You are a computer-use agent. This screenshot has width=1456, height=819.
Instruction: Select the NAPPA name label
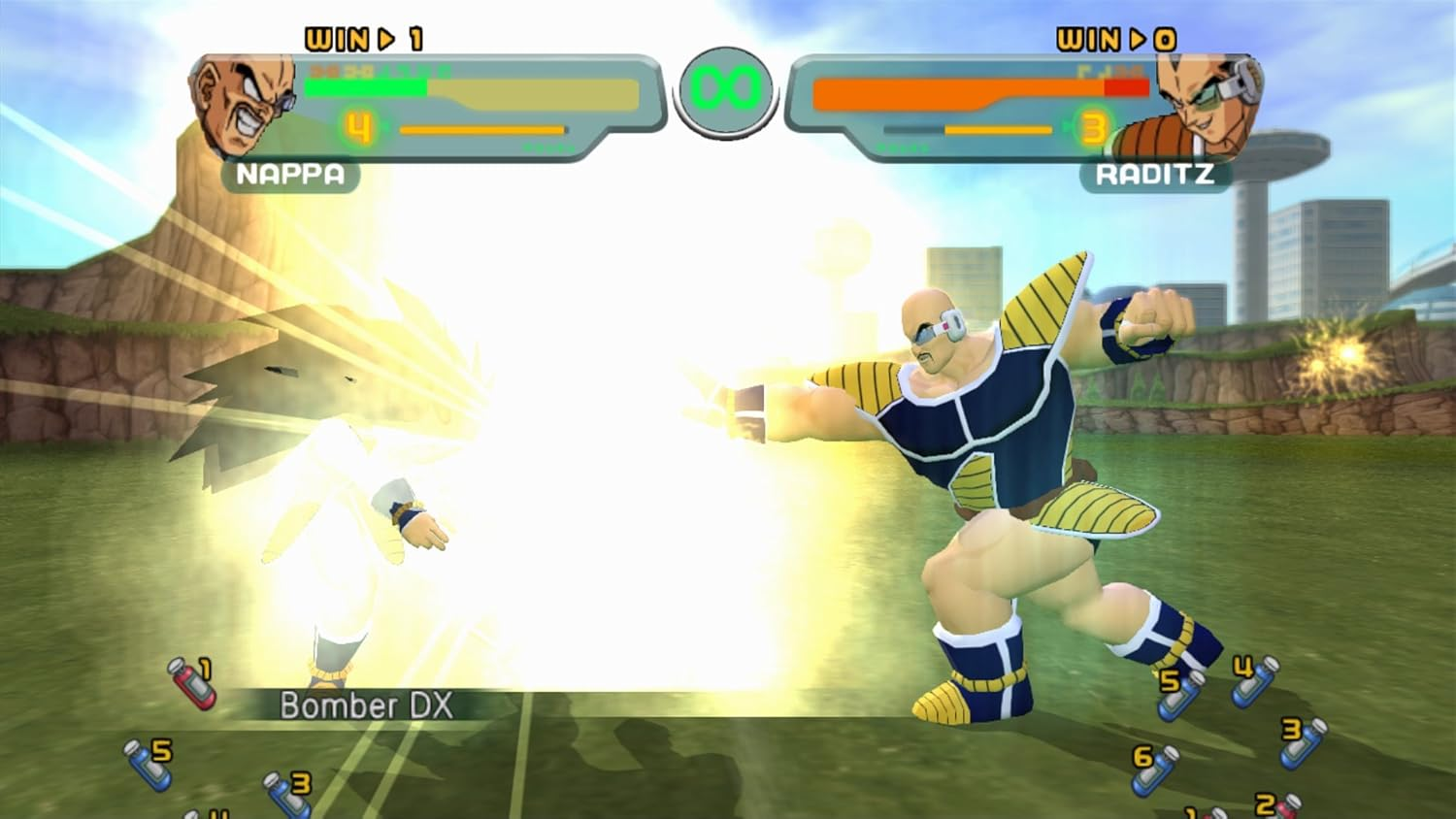288,174
